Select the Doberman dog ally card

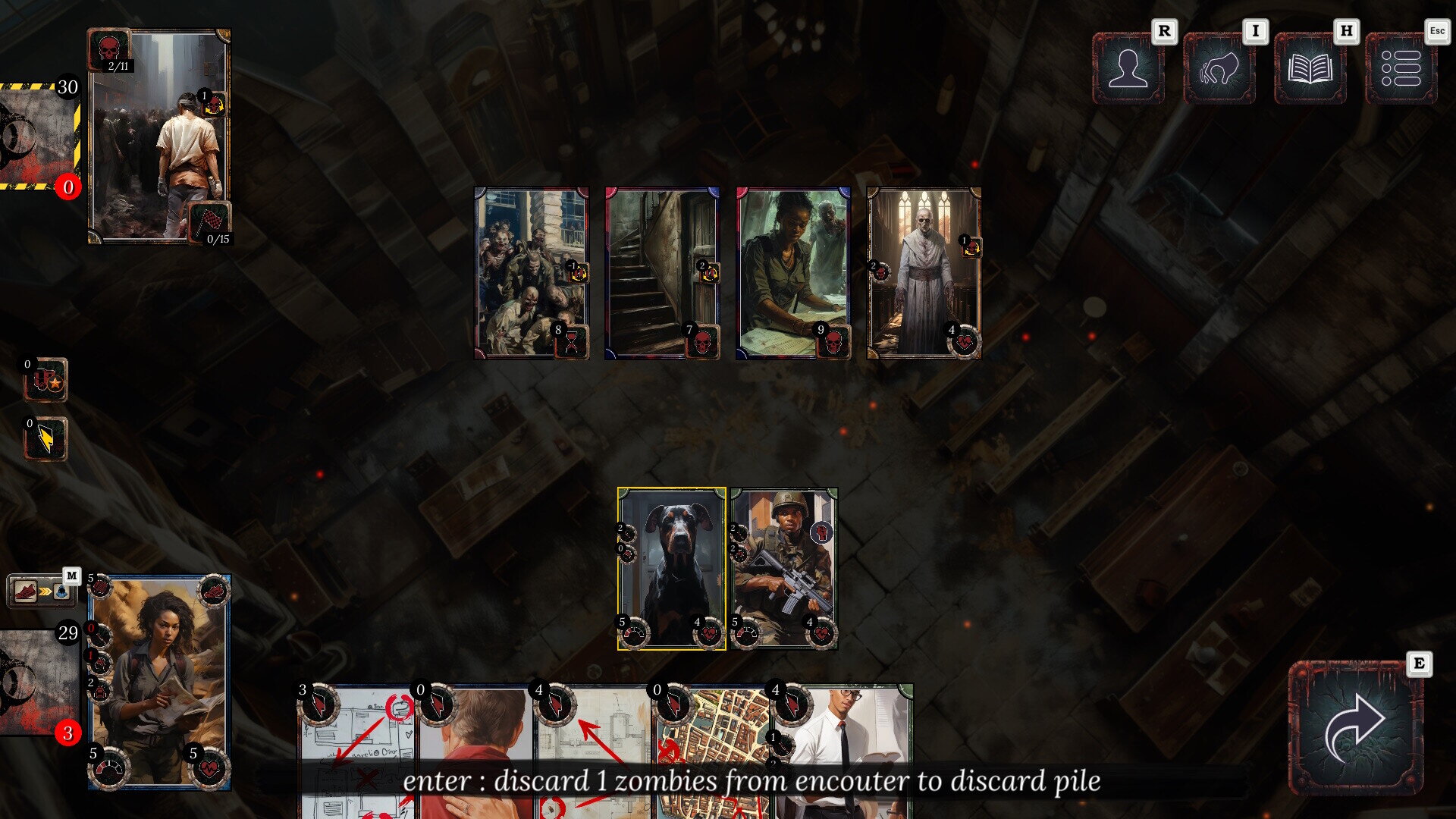click(671, 569)
